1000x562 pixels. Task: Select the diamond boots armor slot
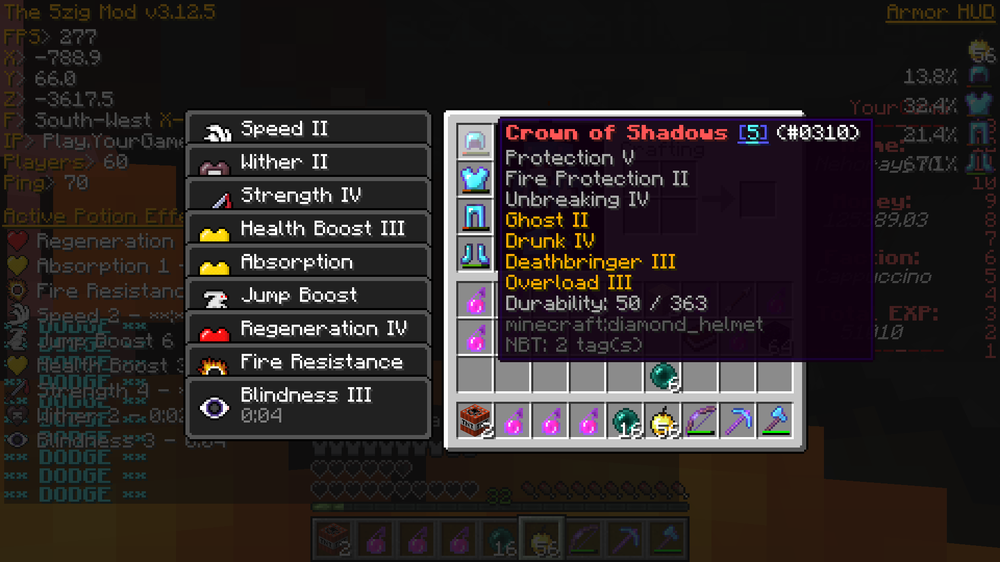[x=476, y=253]
